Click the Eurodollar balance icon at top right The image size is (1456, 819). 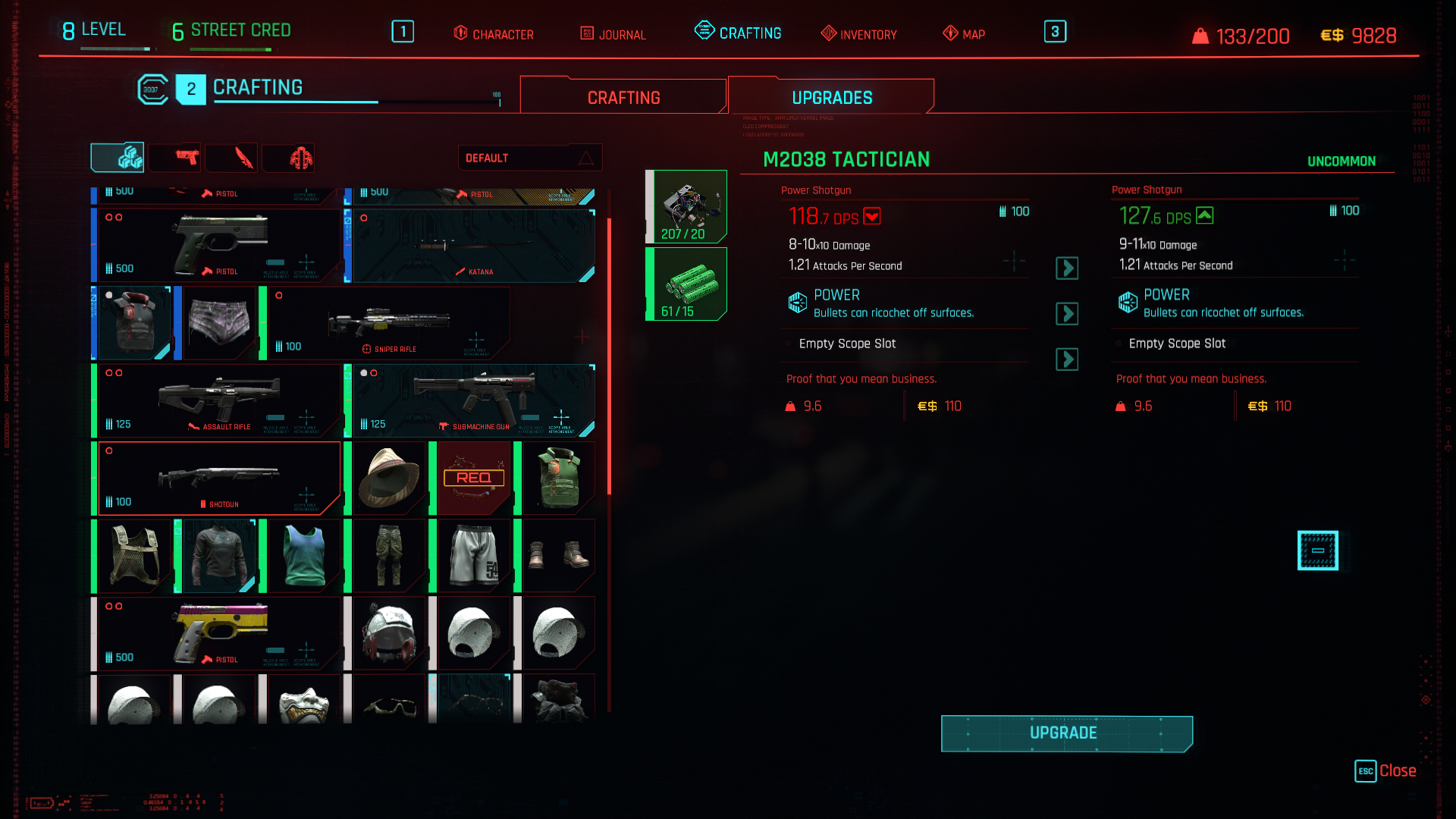[x=1331, y=34]
